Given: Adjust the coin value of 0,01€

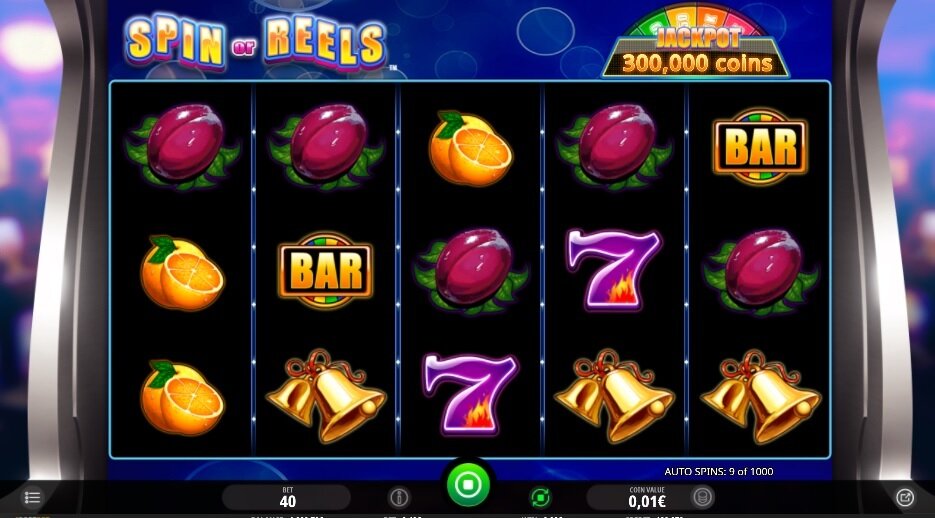Looking at the screenshot, I should pyautogui.click(x=647, y=497).
